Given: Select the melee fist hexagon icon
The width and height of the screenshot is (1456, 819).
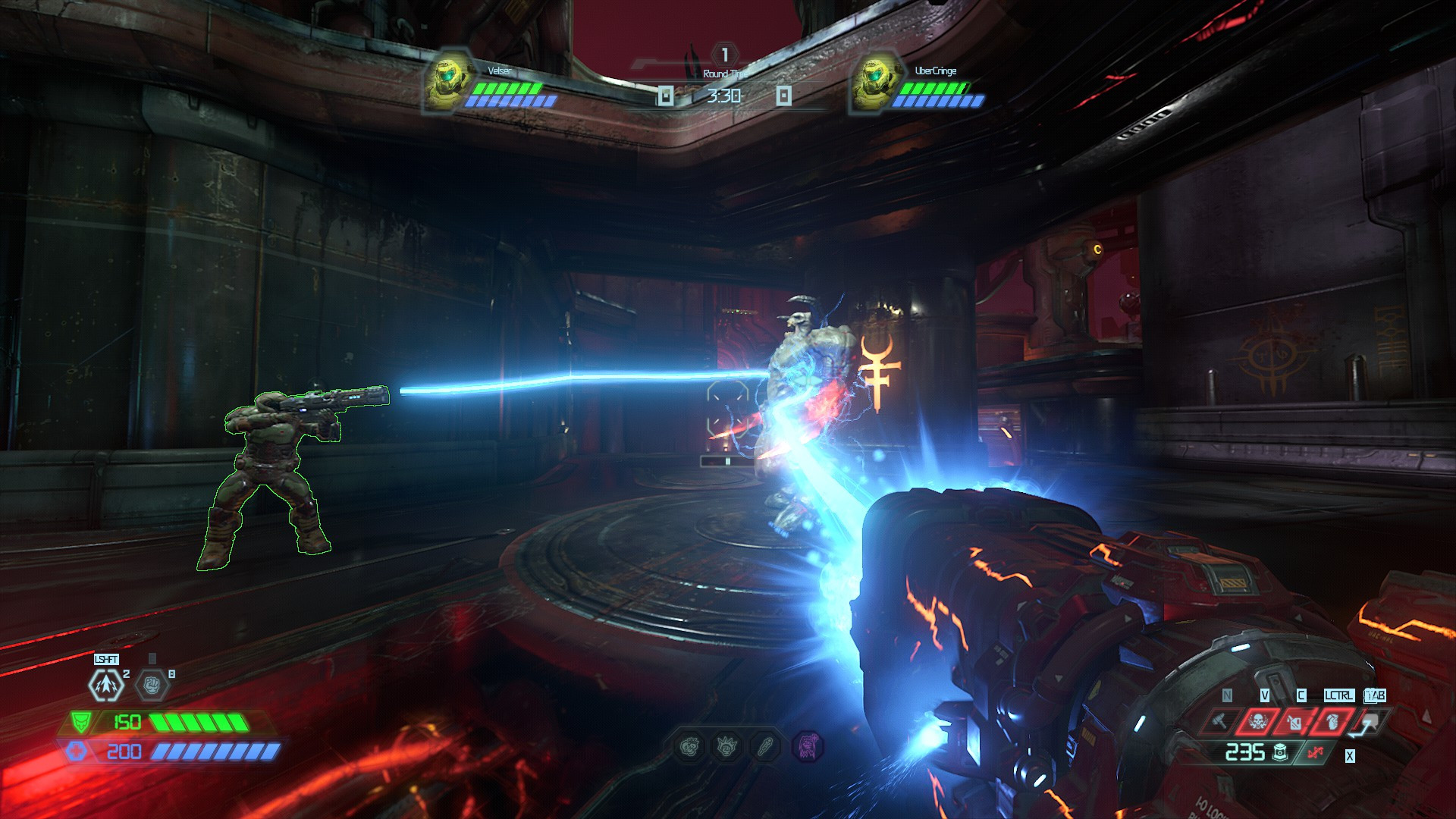Looking at the screenshot, I should pyautogui.click(x=152, y=686).
